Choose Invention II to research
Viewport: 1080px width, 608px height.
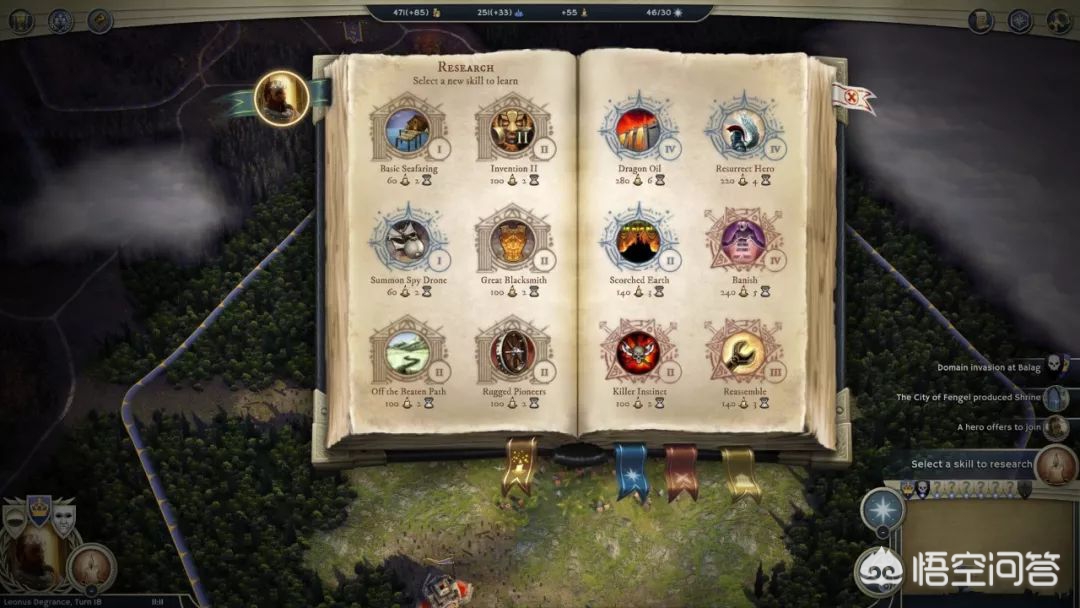(513, 128)
